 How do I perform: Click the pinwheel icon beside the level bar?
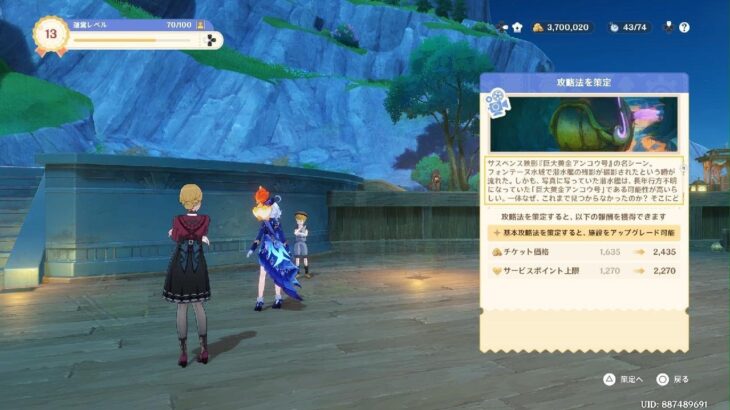pyautogui.click(x=208, y=40)
